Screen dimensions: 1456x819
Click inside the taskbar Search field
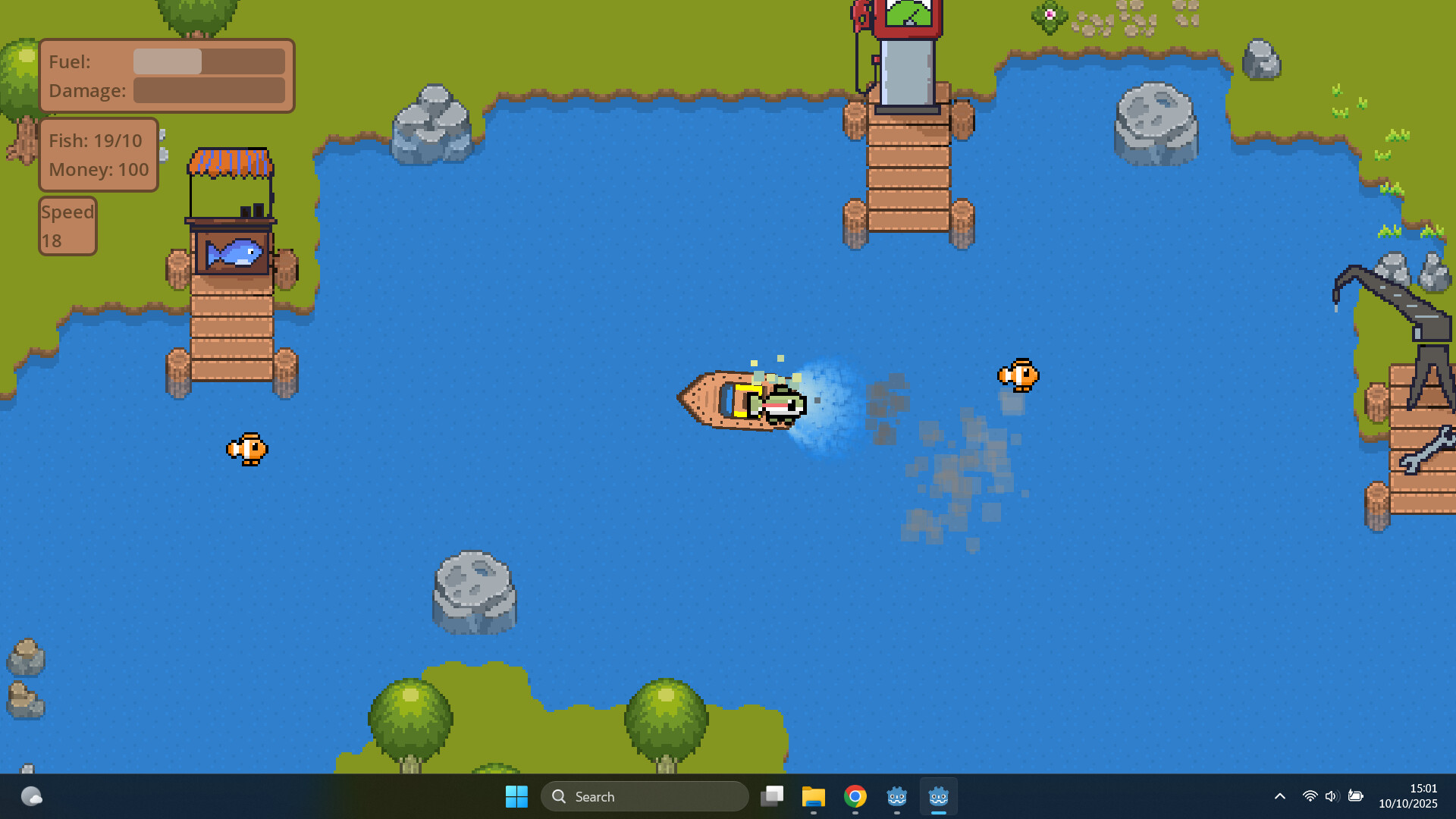pyautogui.click(x=645, y=796)
